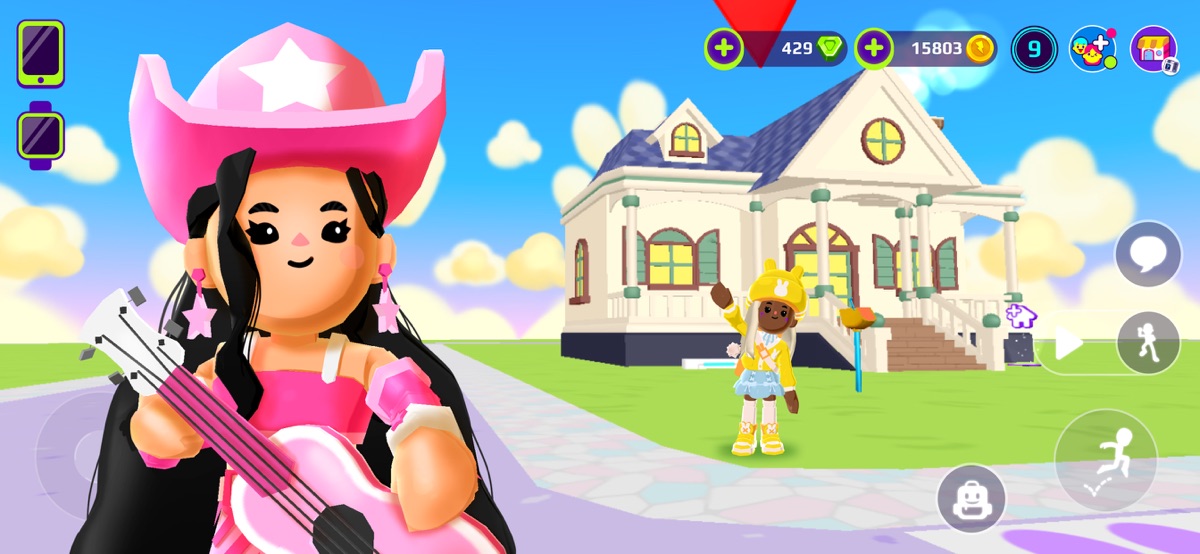1200x554 pixels.
Task: Open the smartphone menu icon
Action: click(x=40, y=53)
